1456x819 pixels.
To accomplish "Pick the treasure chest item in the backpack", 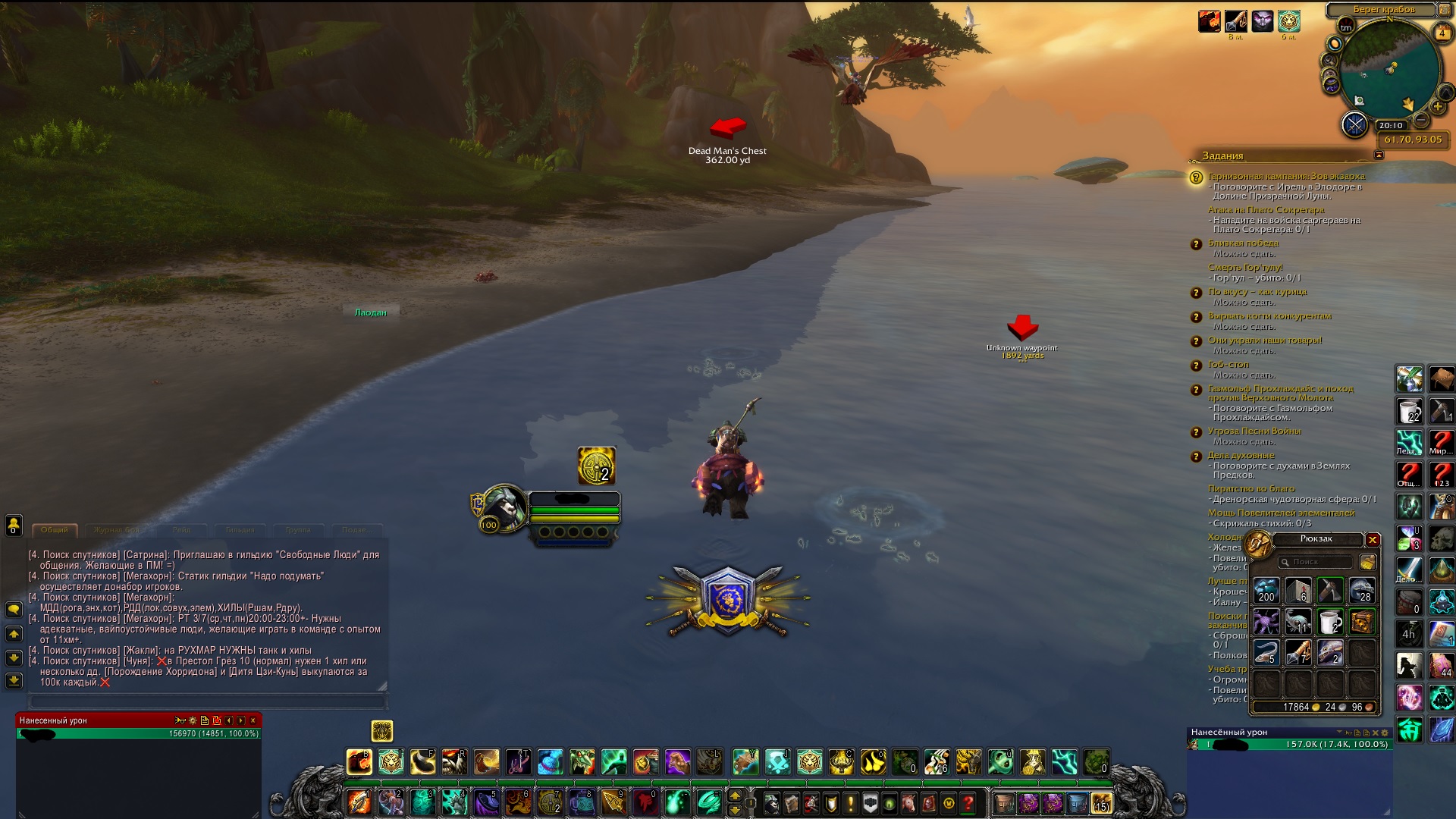I will tap(1362, 622).
